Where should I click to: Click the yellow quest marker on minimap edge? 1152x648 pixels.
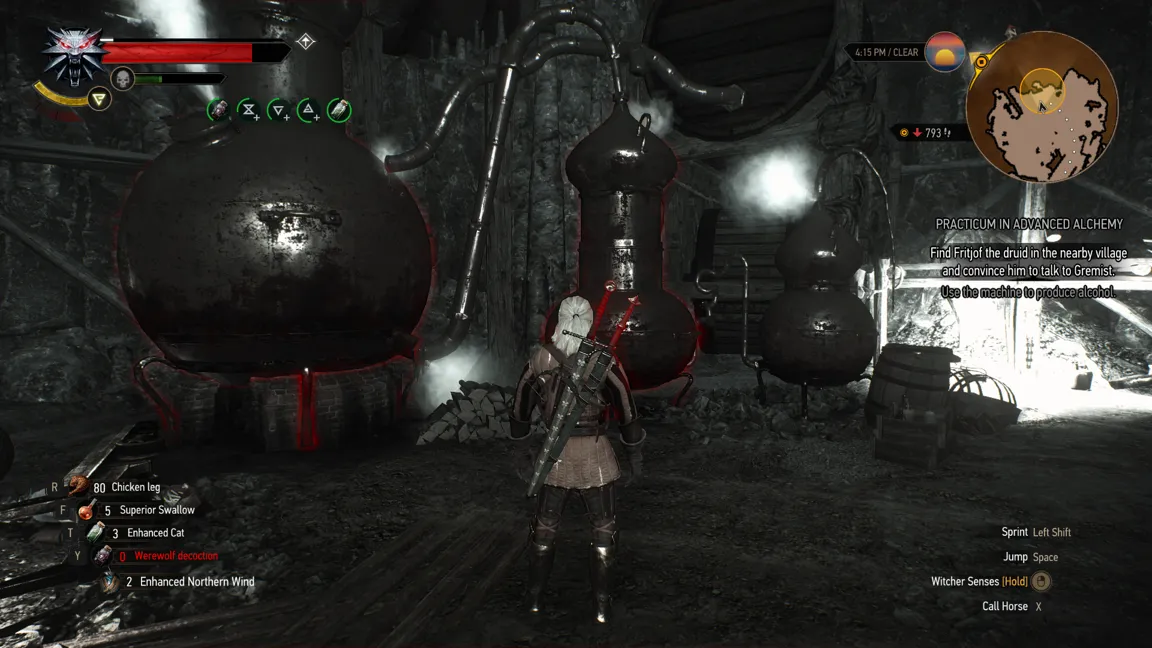coord(982,62)
